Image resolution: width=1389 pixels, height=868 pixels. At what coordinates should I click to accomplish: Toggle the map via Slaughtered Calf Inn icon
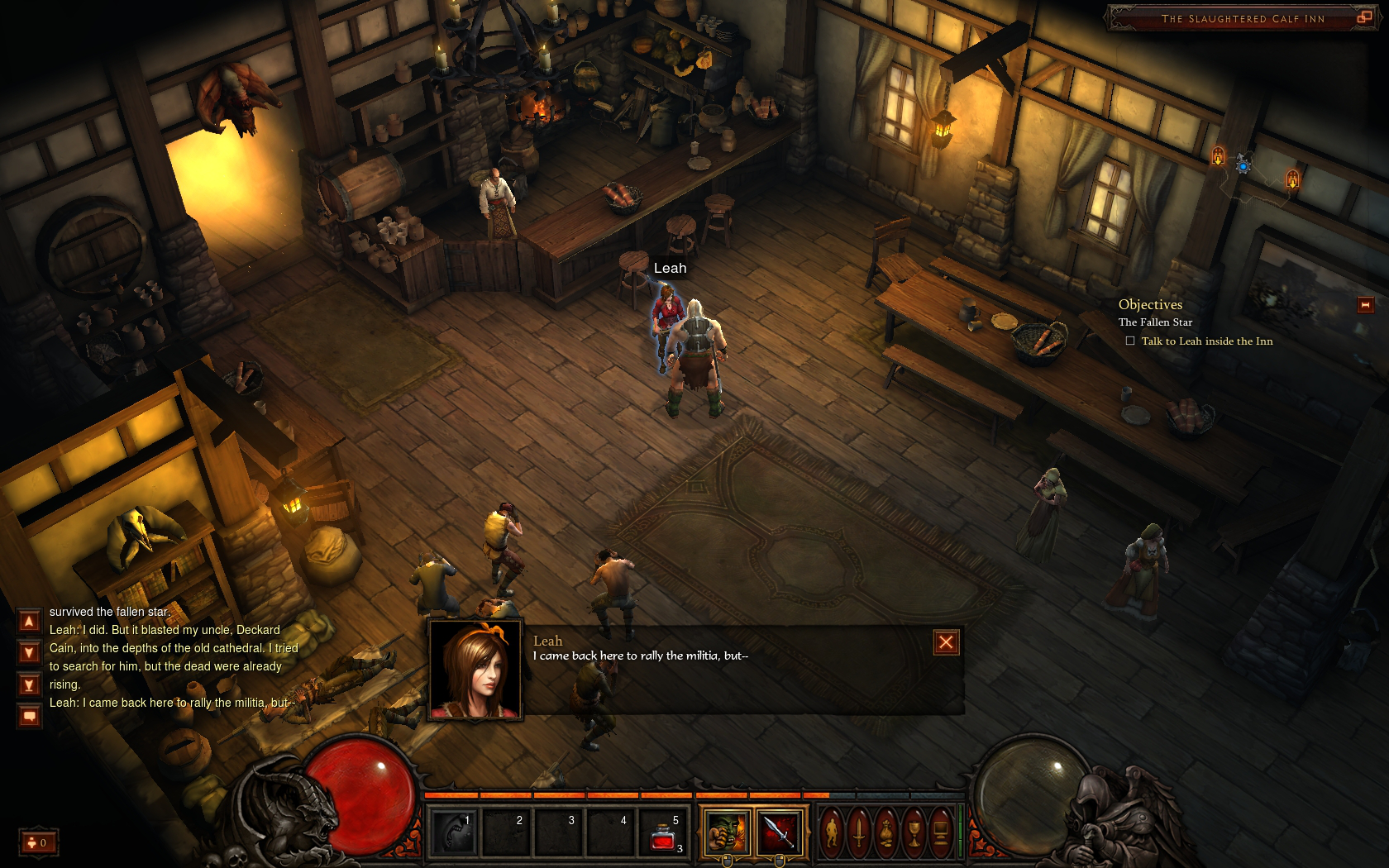1363,17
